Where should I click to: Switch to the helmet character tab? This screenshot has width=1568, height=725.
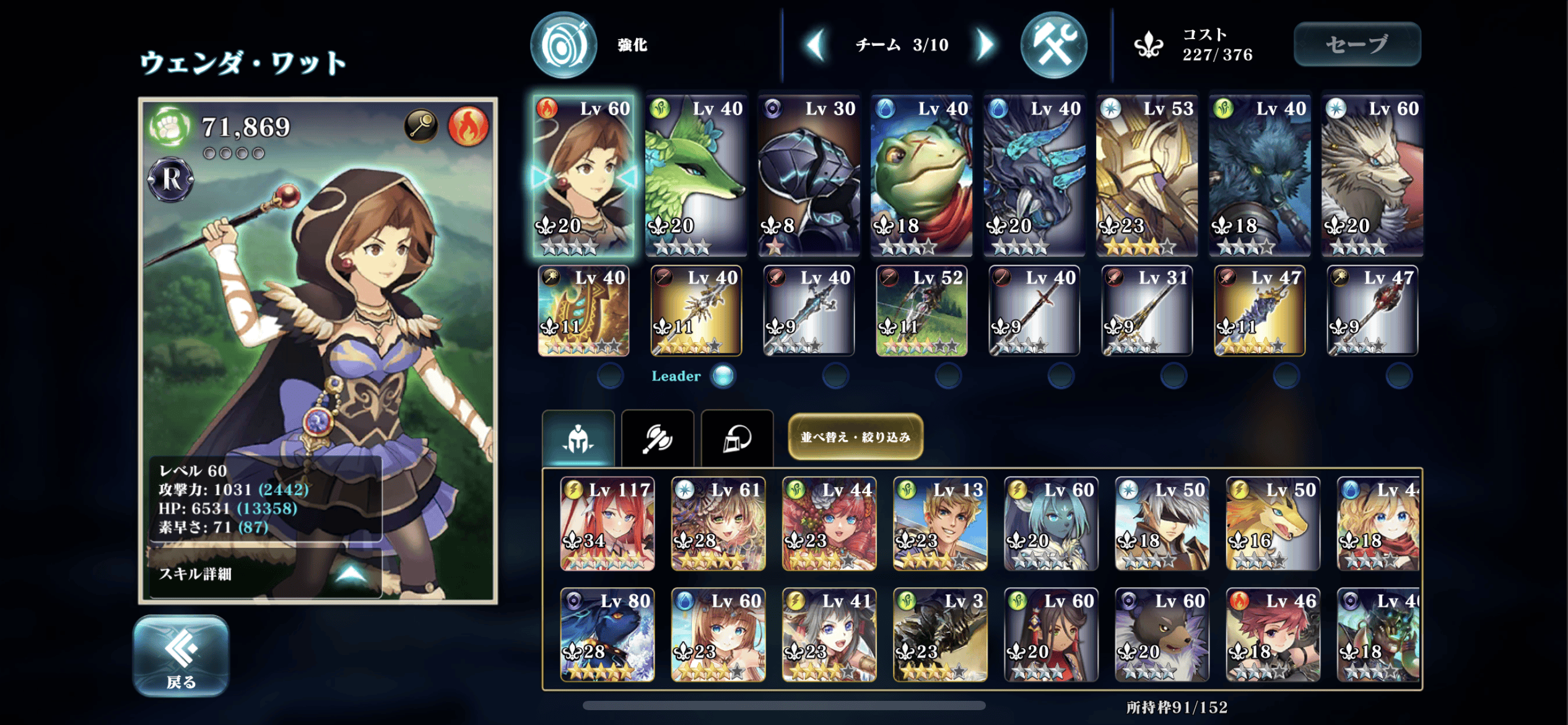pyautogui.click(x=578, y=439)
